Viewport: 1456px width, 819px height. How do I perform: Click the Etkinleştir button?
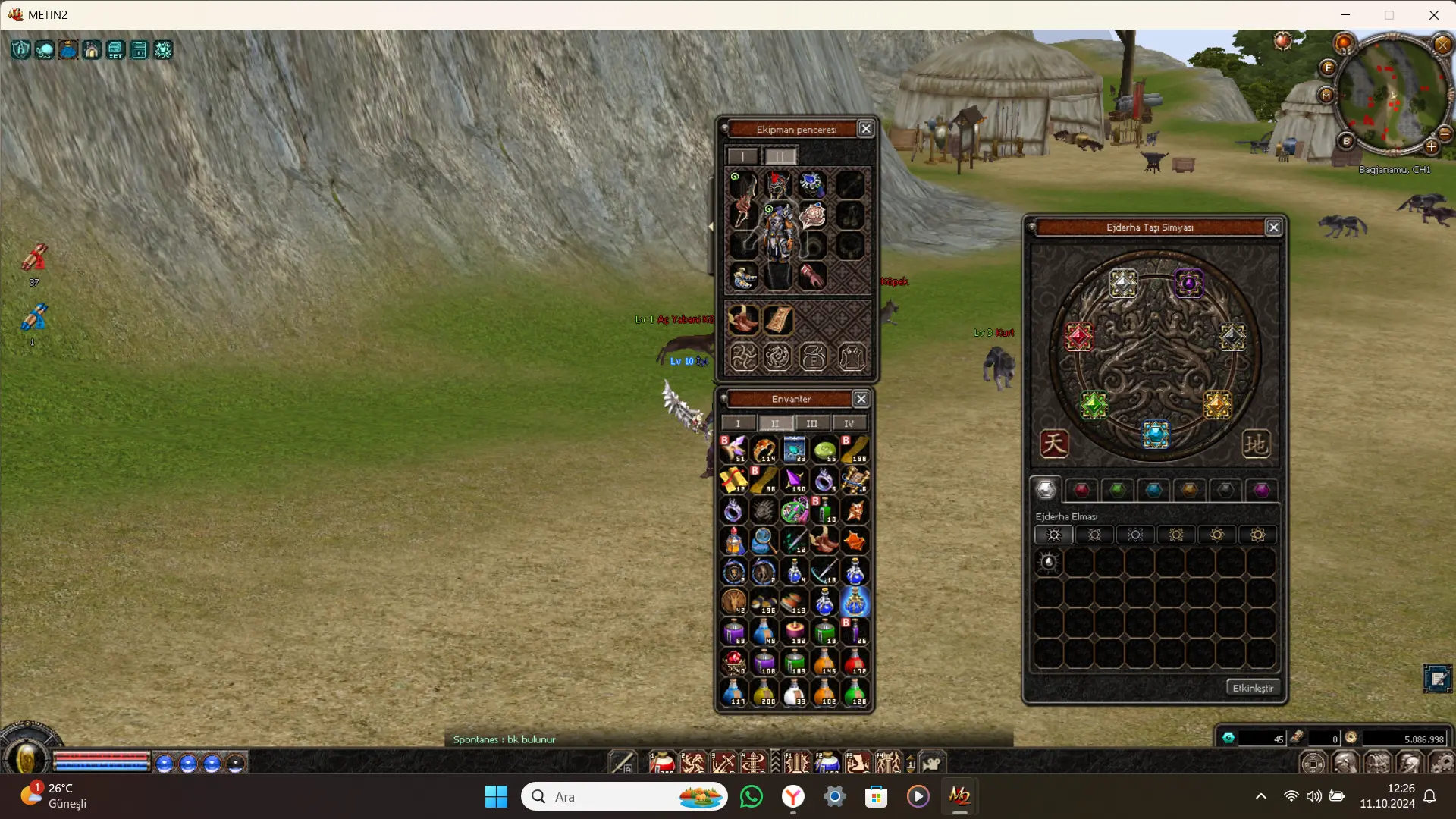(1253, 688)
